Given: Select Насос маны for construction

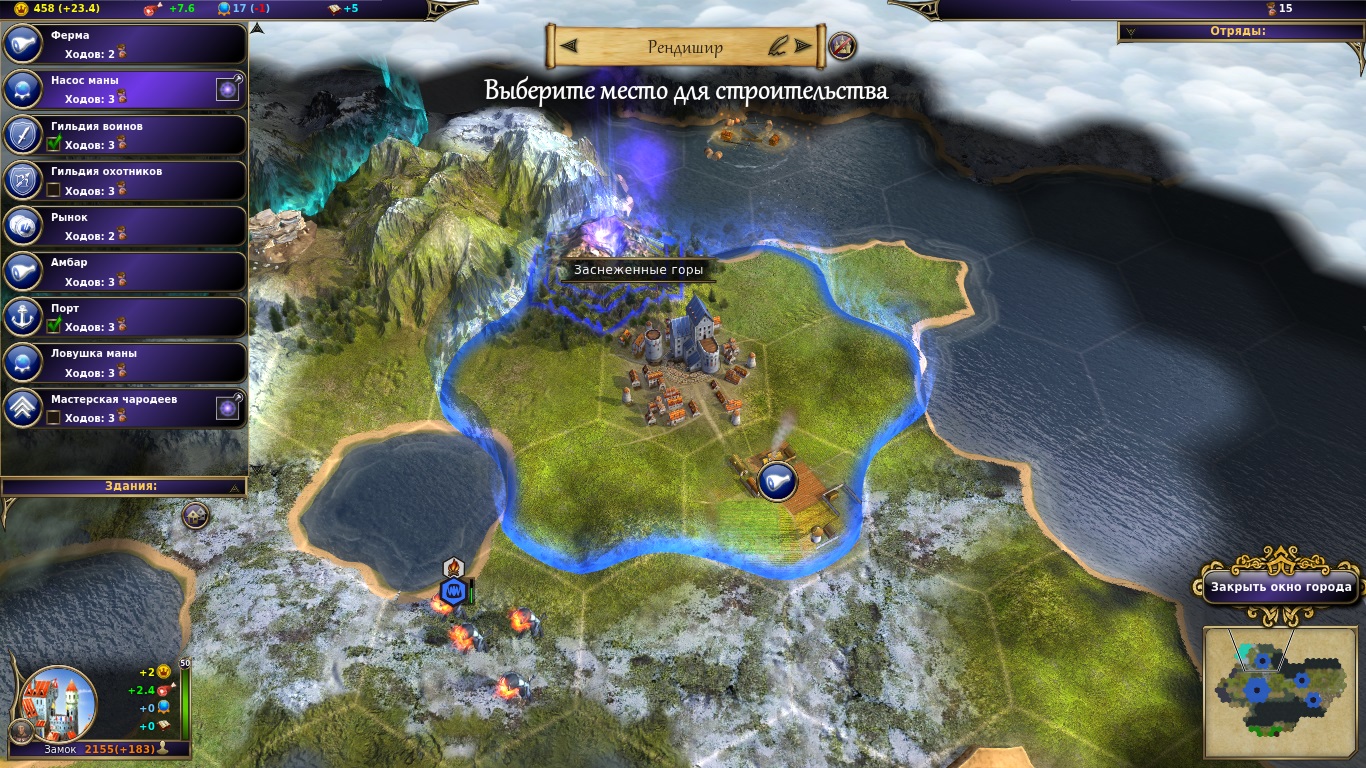Looking at the screenshot, I should pyautogui.click(x=124, y=90).
